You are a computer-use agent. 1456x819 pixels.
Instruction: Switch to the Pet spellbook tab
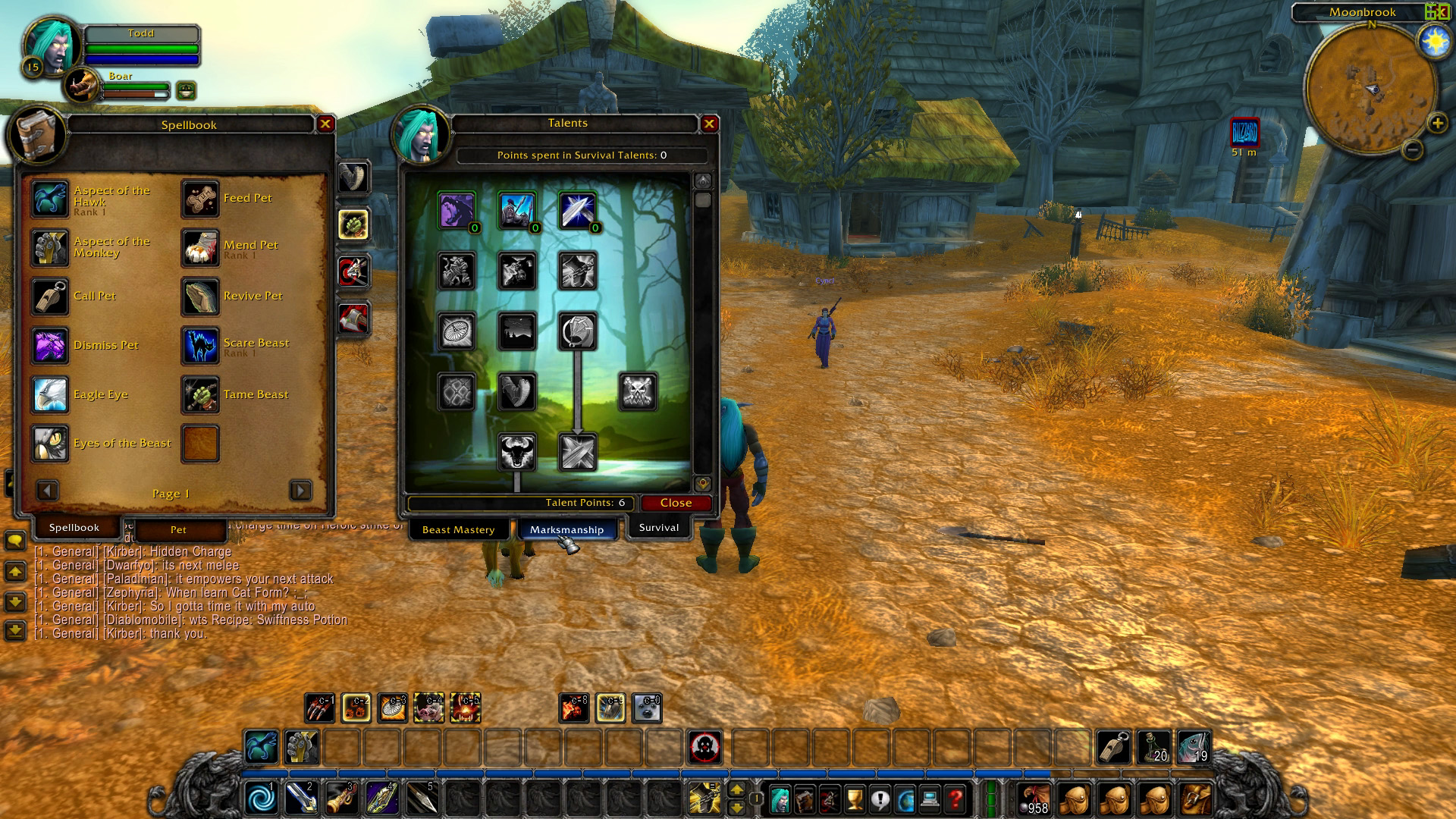pyautogui.click(x=178, y=529)
